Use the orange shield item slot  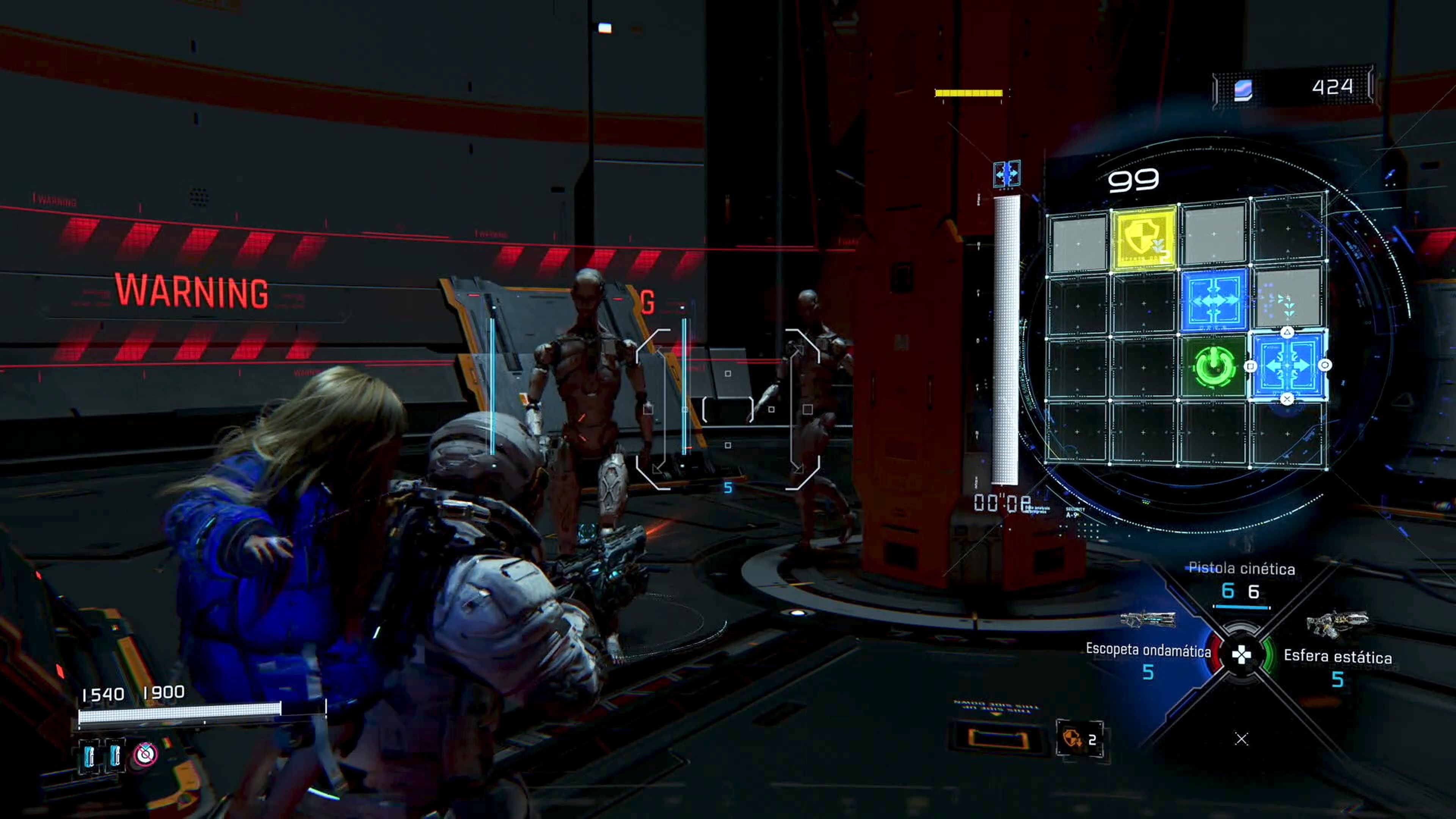[1078, 739]
